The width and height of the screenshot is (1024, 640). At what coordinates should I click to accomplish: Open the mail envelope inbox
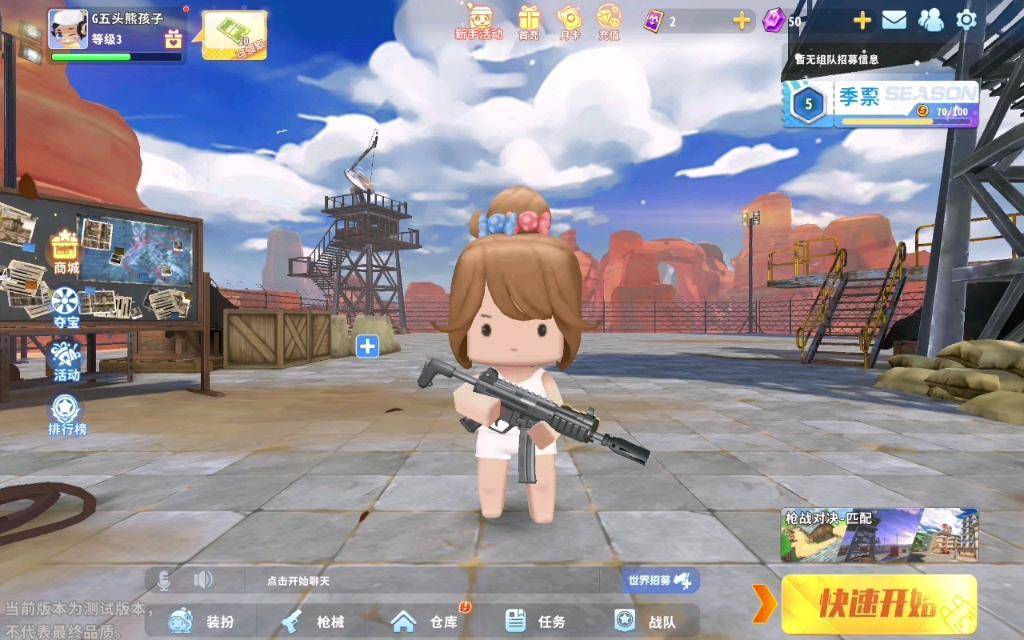tap(894, 19)
